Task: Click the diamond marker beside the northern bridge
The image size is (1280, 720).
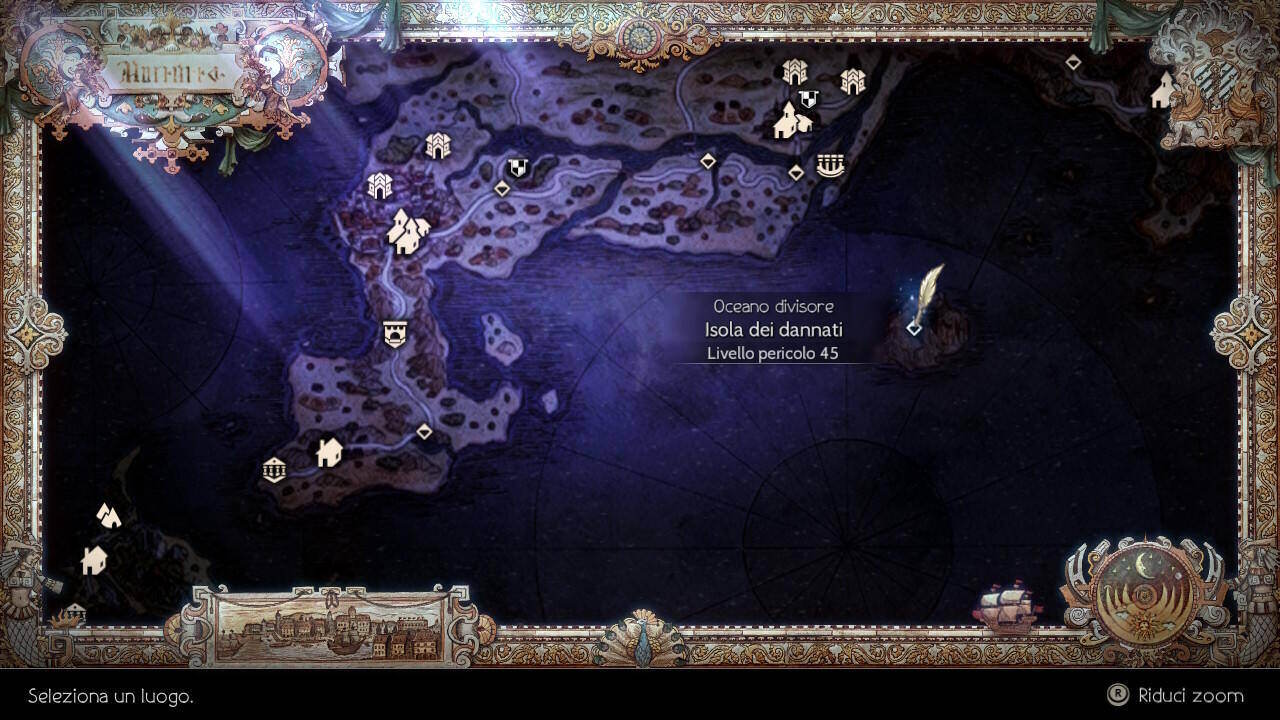Action: point(795,171)
